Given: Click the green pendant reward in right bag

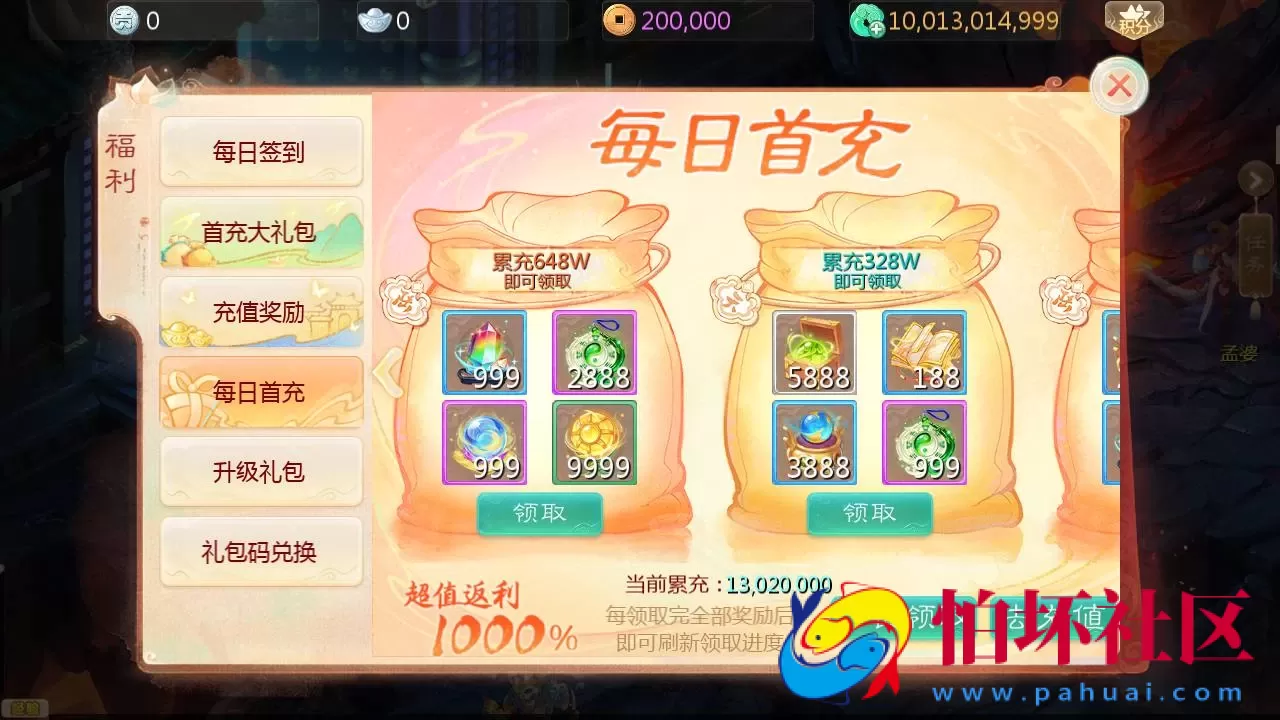Looking at the screenshot, I should (924, 442).
